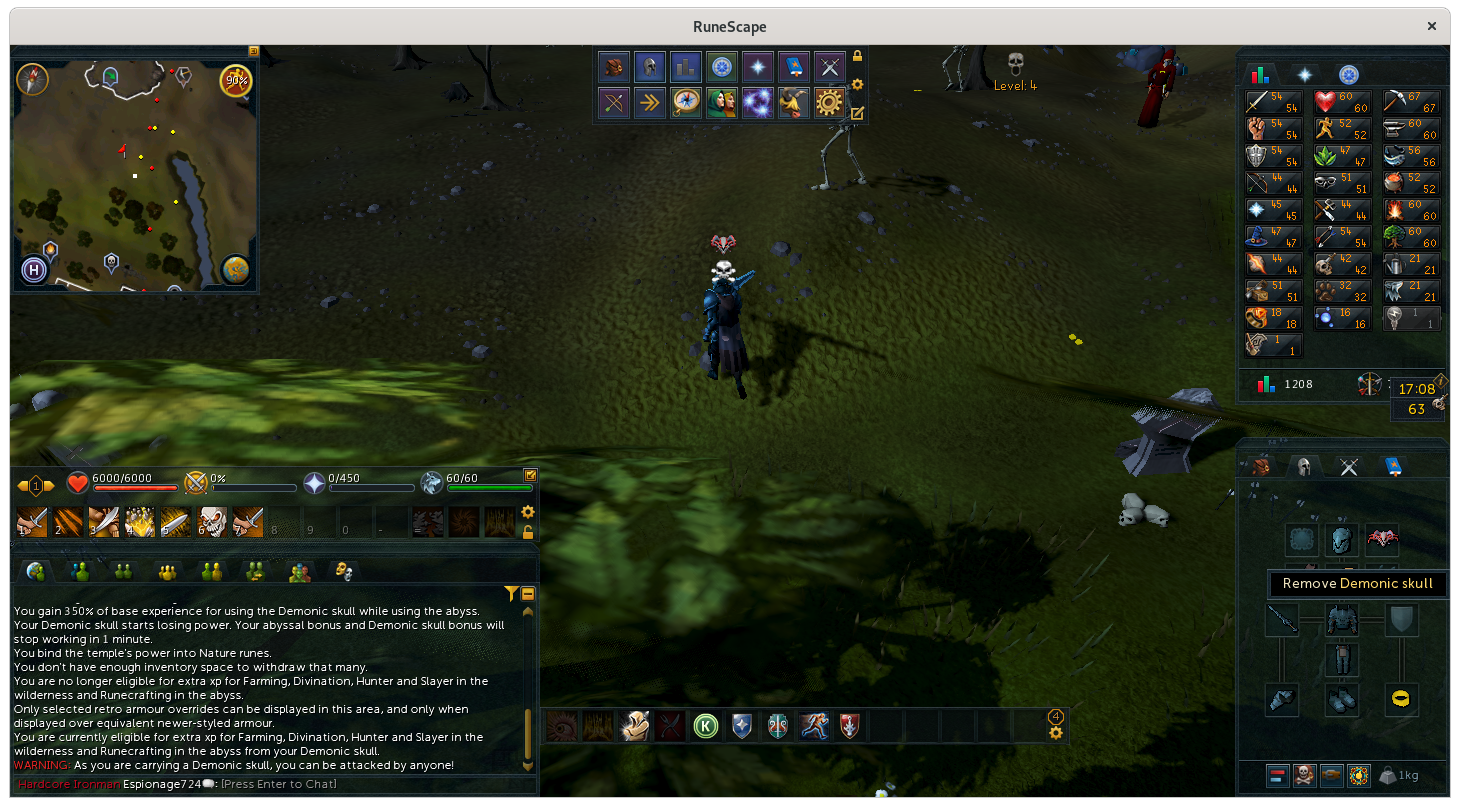Open the blue spellbook tab

pyautogui.click(x=1391, y=466)
